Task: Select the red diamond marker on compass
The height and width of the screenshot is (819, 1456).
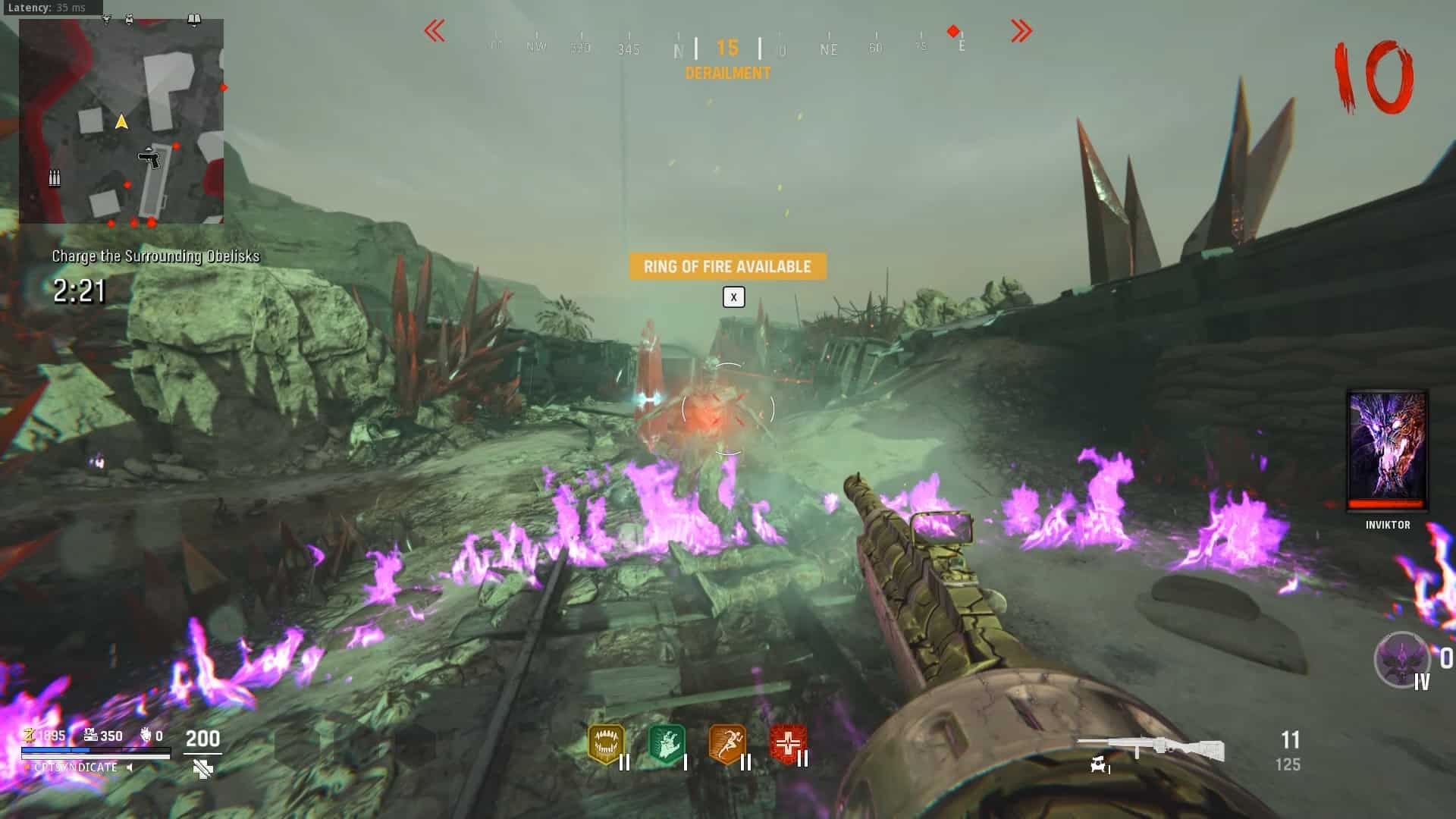Action: pyautogui.click(x=953, y=31)
